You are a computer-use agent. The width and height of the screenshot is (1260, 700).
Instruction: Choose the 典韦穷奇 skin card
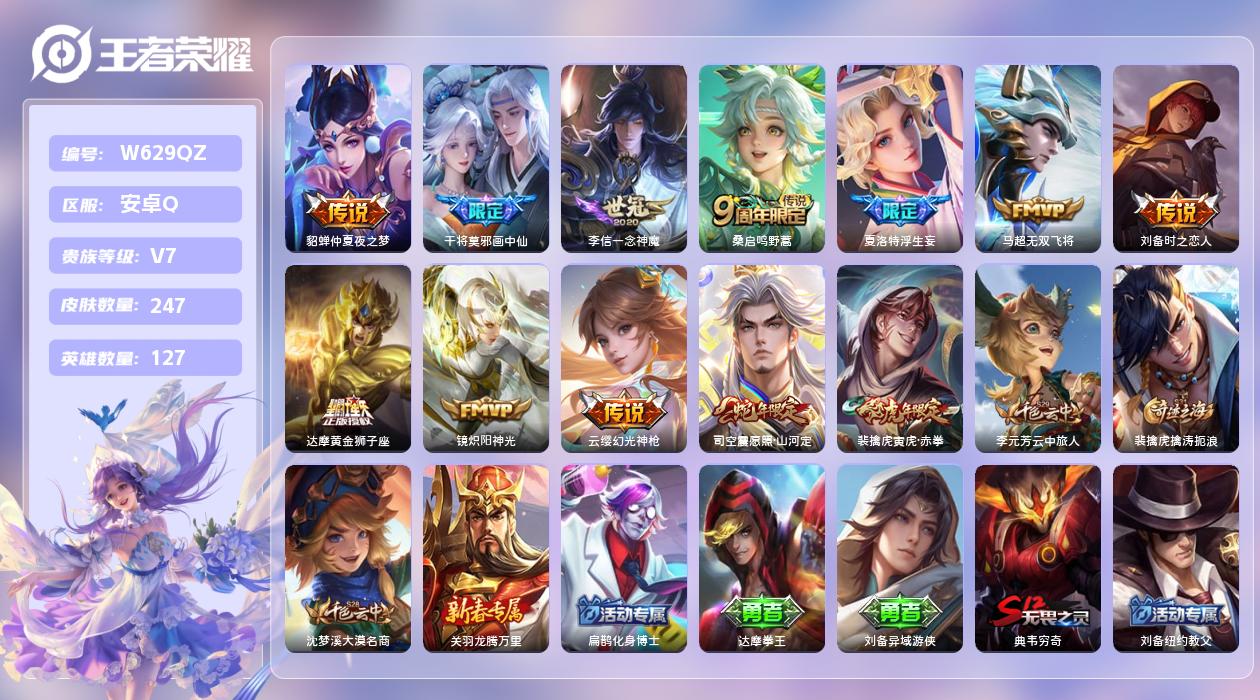pos(1038,558)
